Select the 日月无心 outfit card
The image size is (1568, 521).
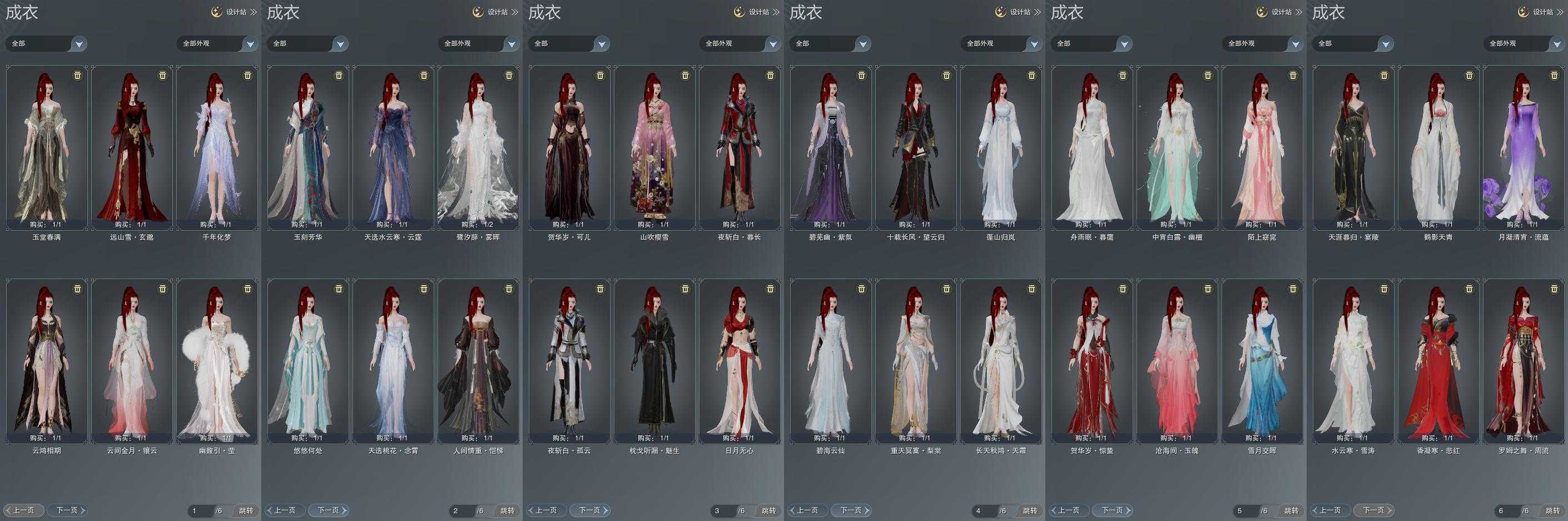(x=739, y=360)
